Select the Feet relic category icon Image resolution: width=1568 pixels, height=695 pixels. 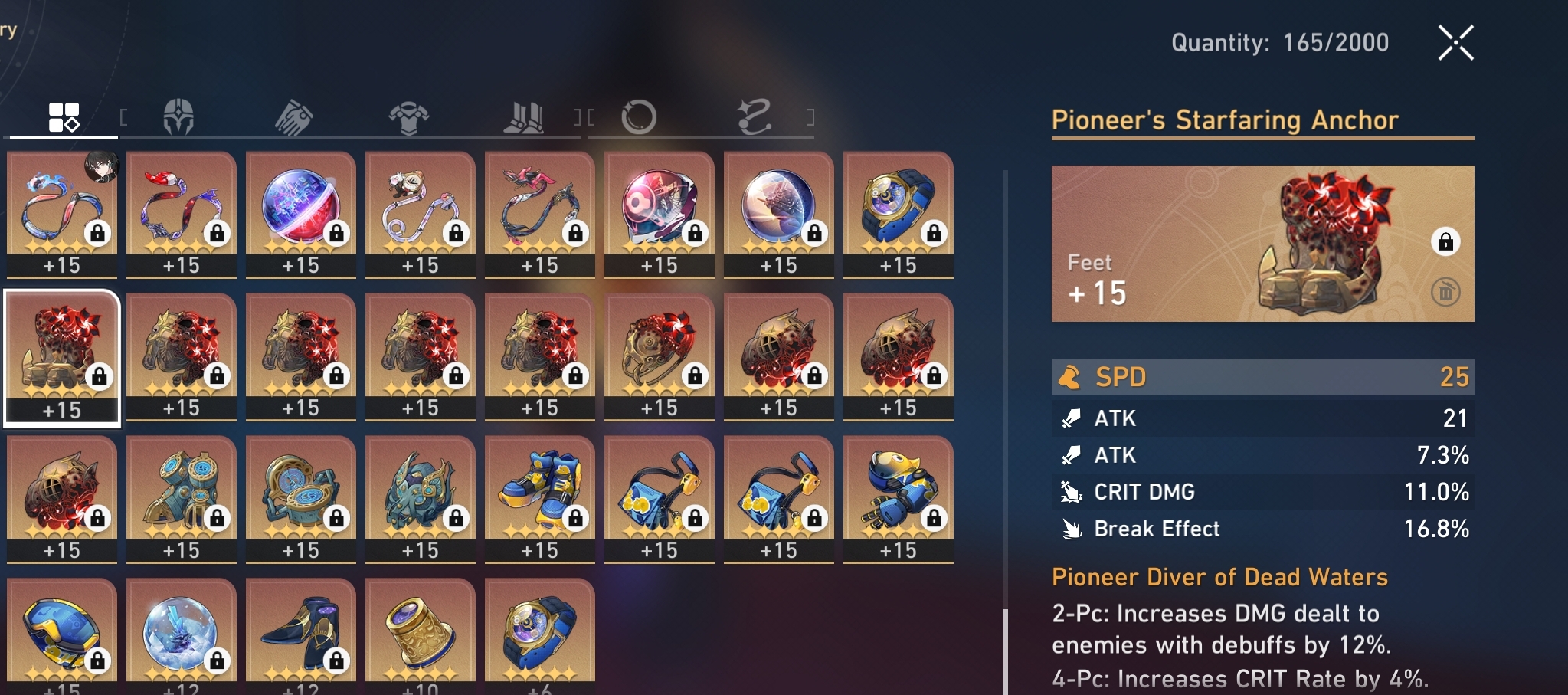(x=523, y=115)
